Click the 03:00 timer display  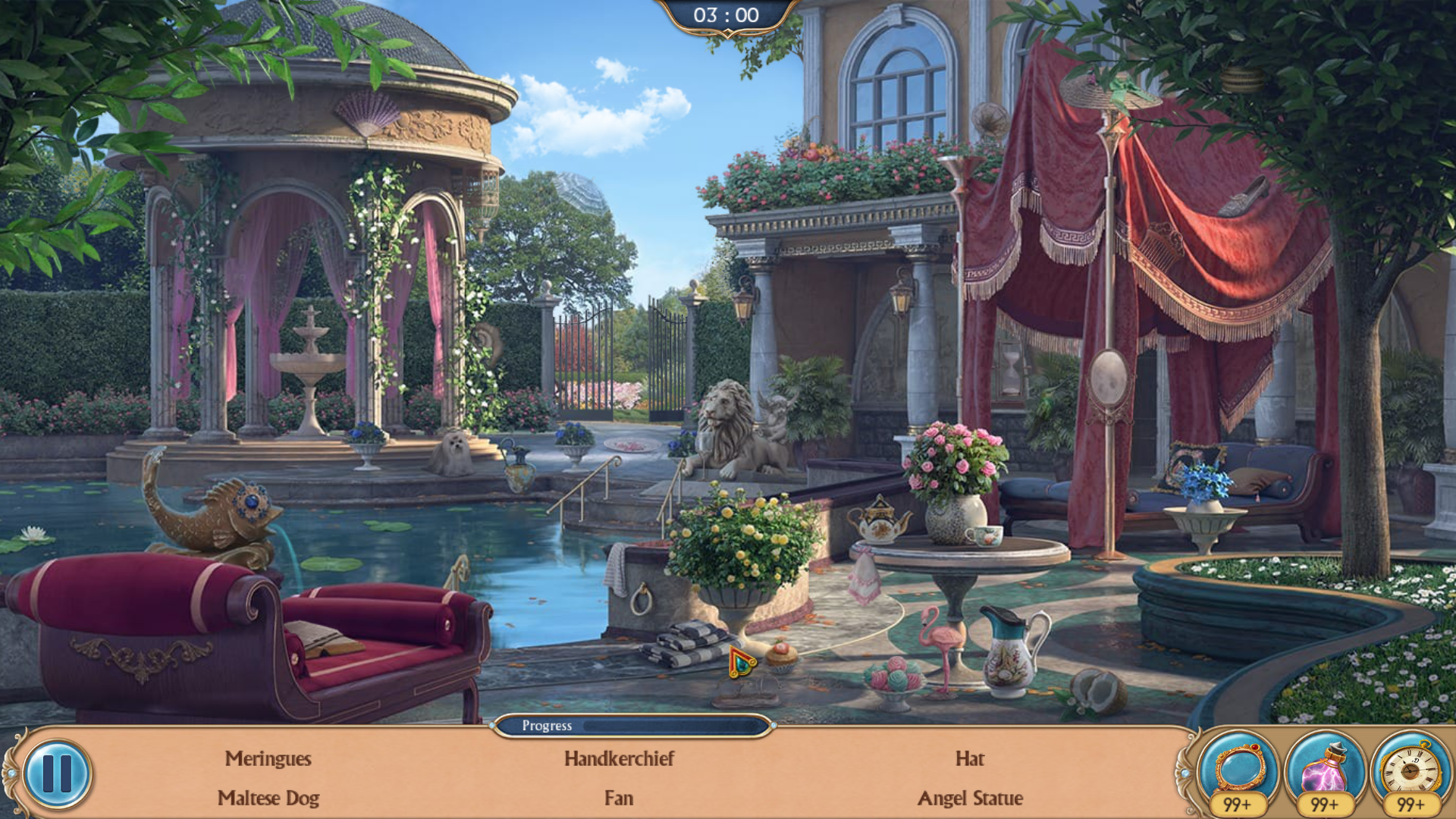pos(728,13)
